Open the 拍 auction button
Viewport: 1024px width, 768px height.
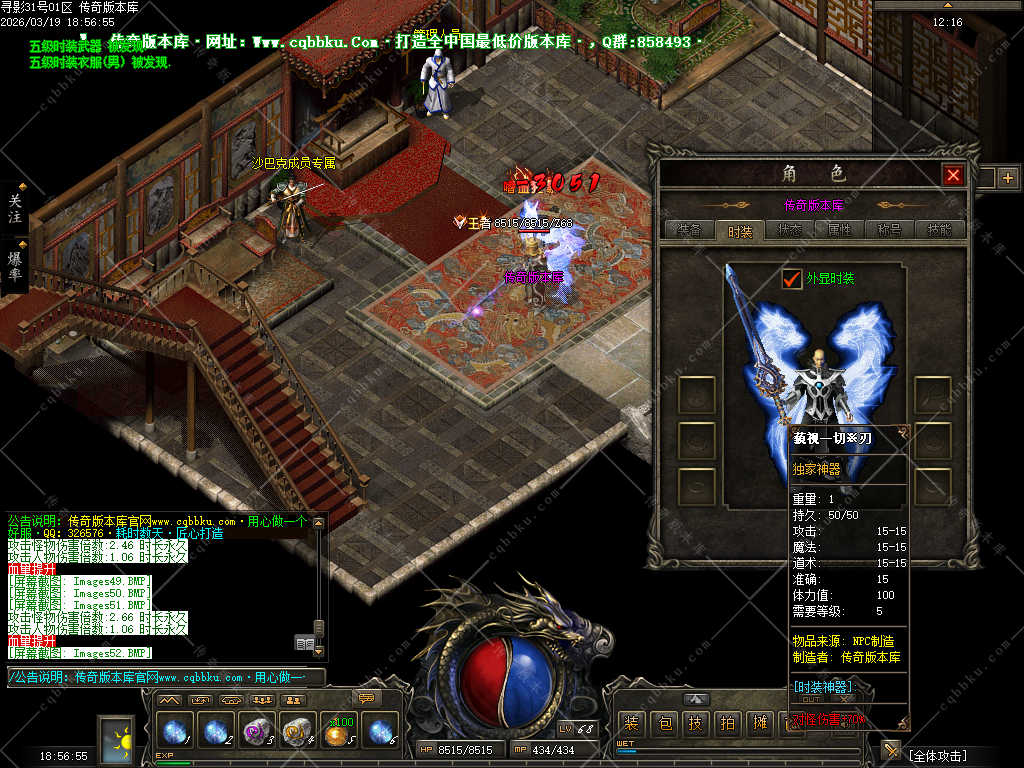728,723
